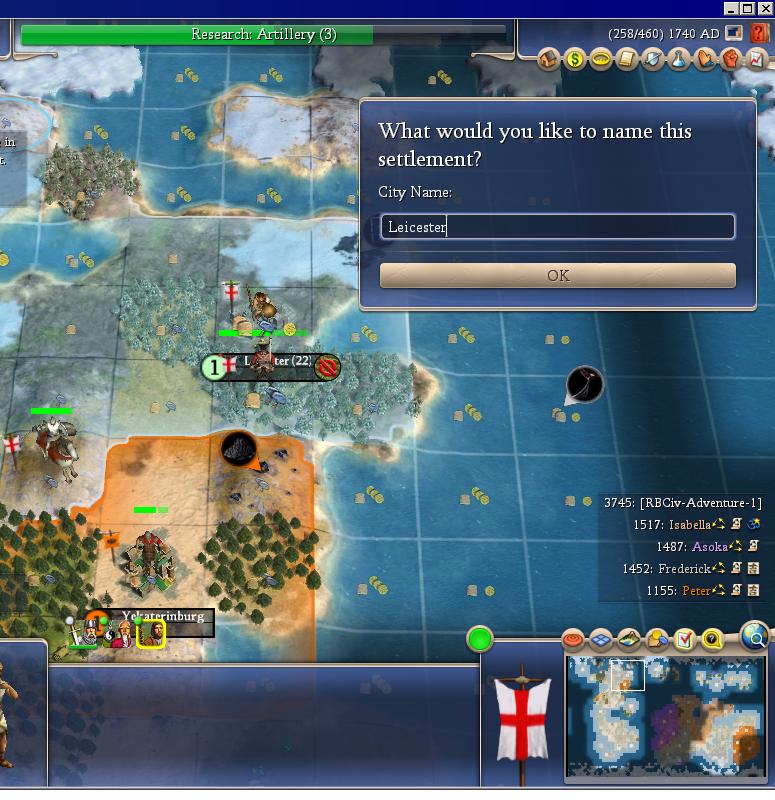Click the green end turn button
This screenshot has width=775, height=800.
(480, 638)
